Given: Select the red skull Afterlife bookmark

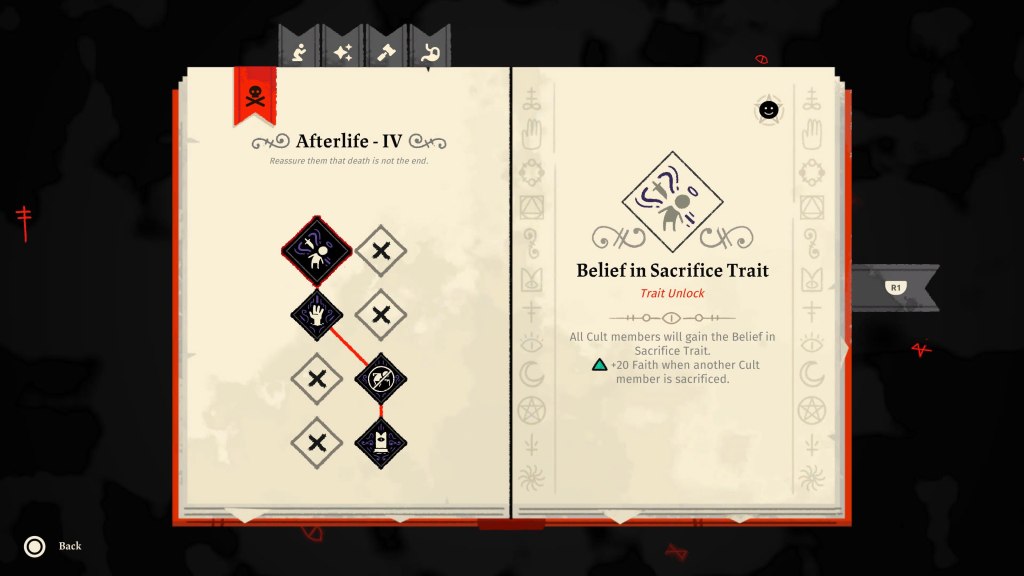Looking at the screenshot, I should click(255, 96).
